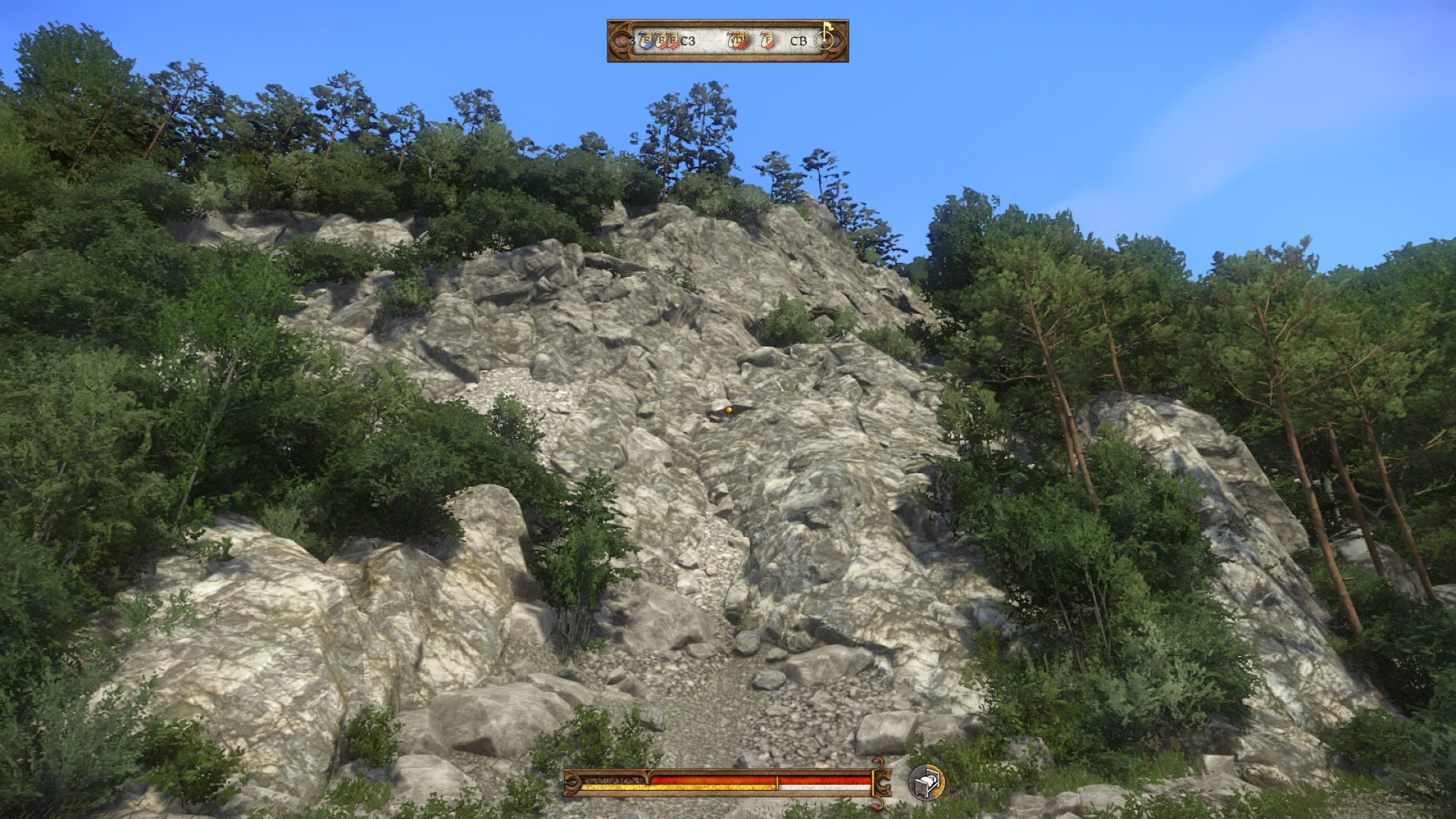Open the bed tiredness status icon
This screenshot has height=819, width=1456.
point(926,782)
